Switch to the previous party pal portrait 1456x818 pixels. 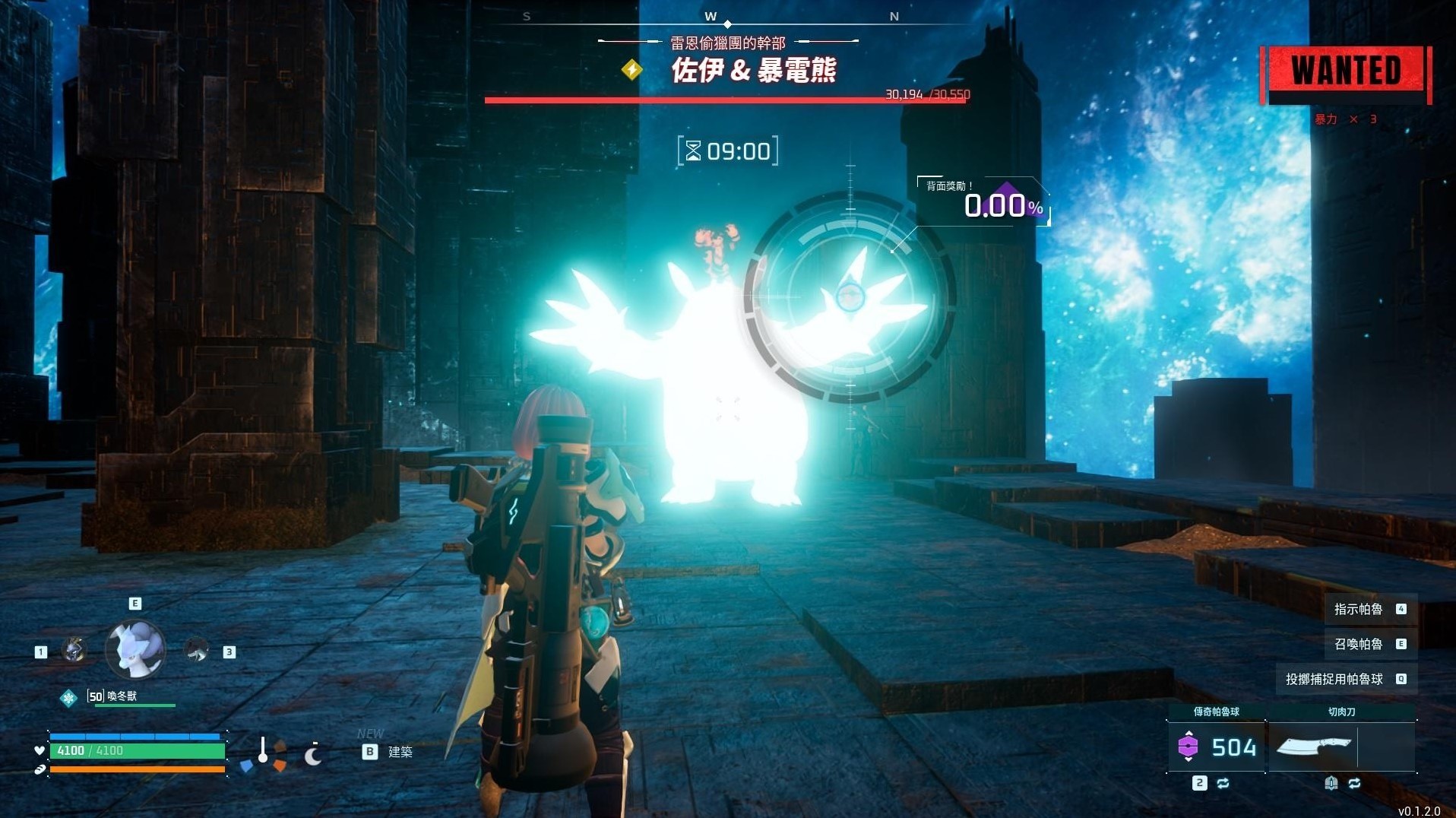[74, 650]
